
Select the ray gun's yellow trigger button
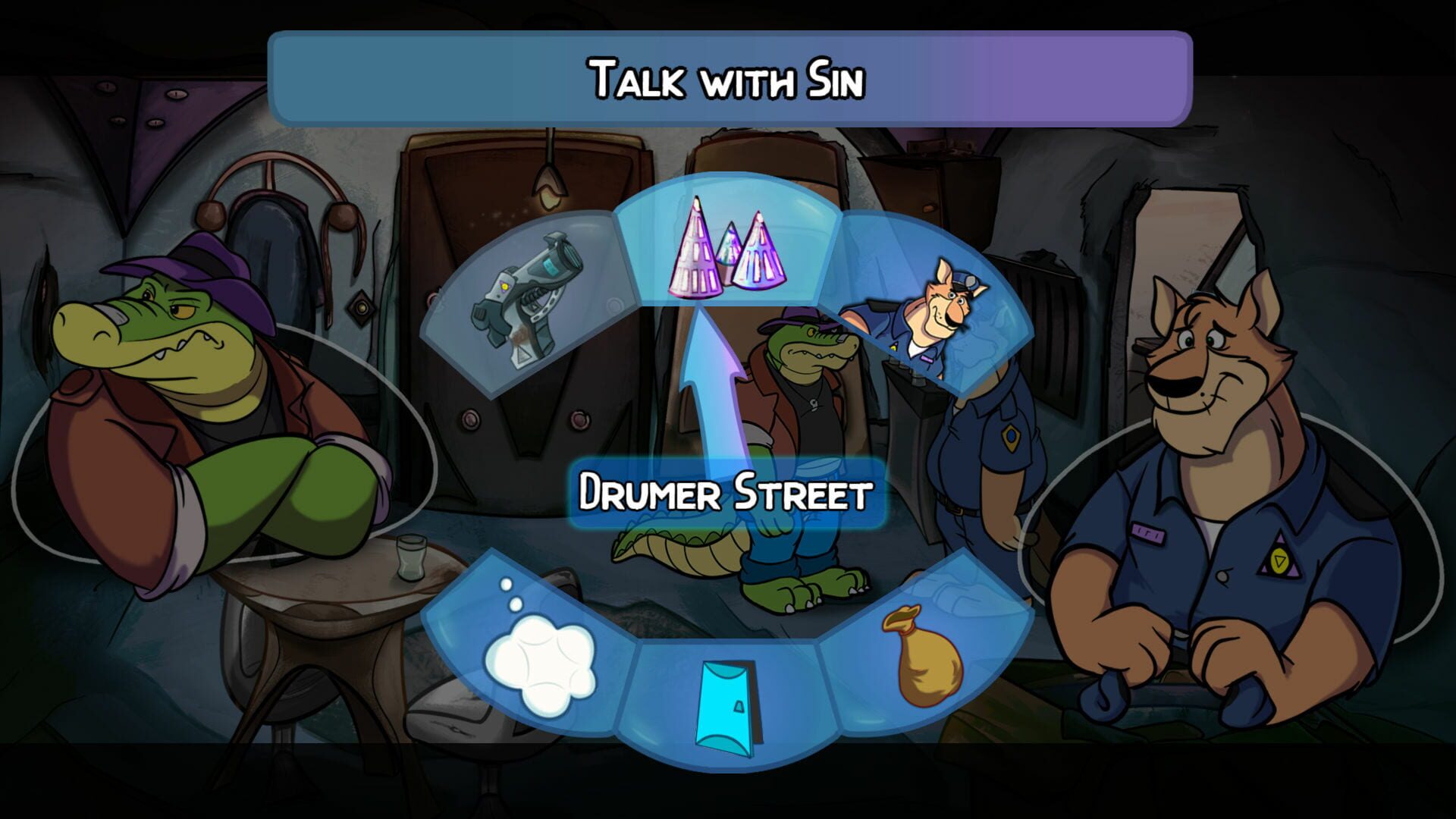tap(507, 287)
